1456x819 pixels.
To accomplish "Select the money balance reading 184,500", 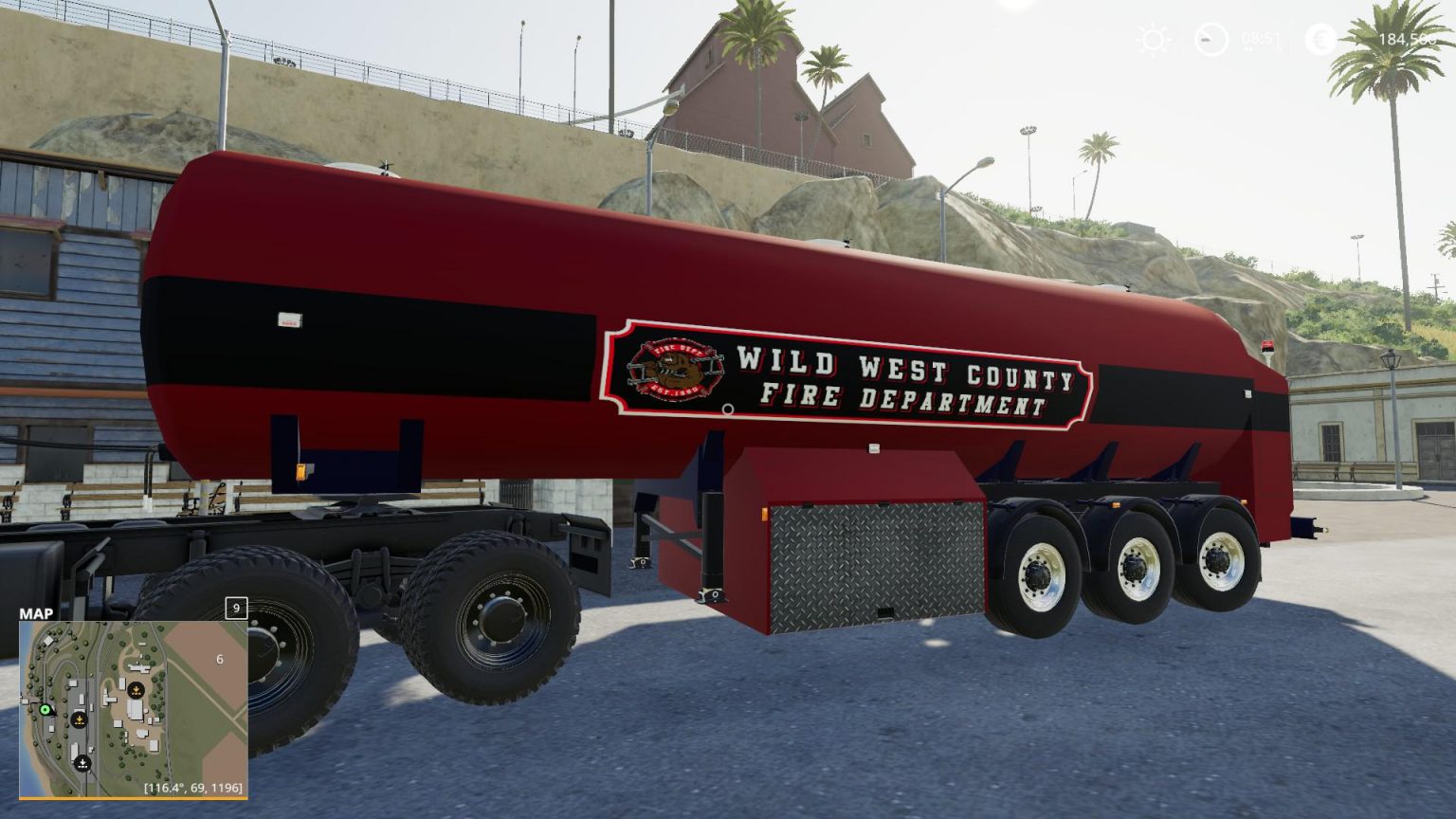I will tap(1406, 39).
